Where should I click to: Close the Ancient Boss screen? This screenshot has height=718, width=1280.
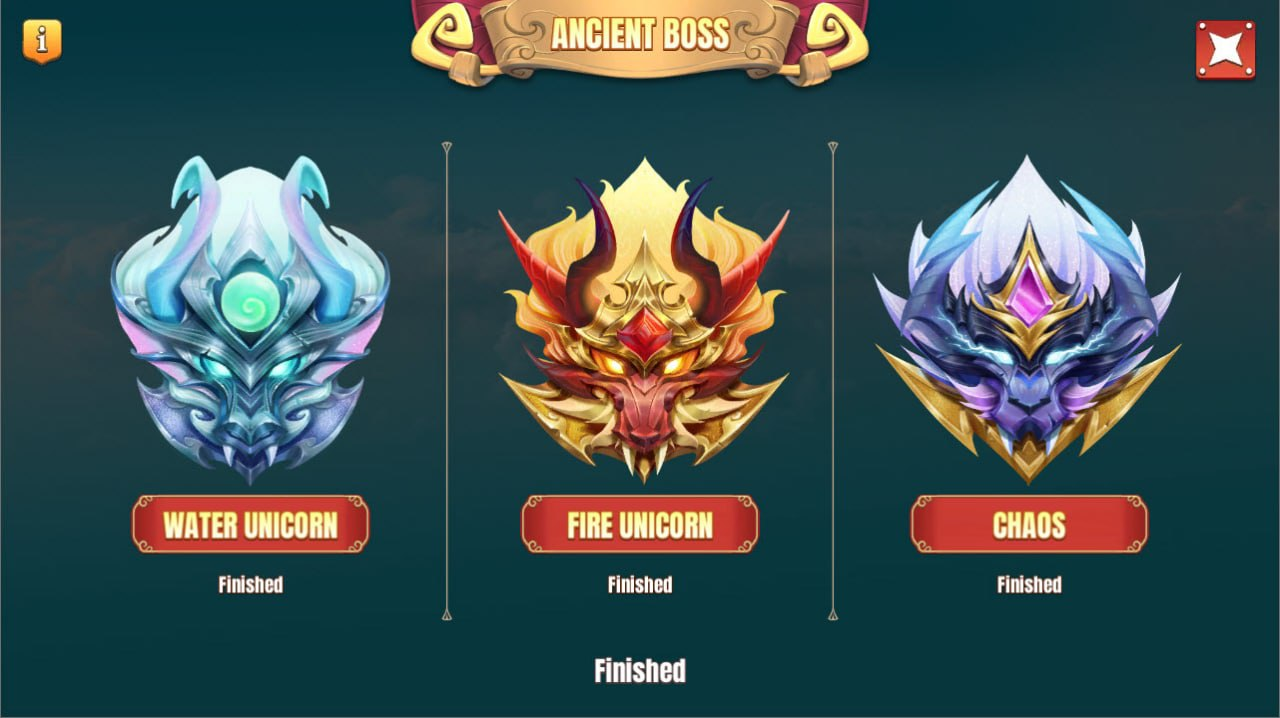(x=1225, y=49)
